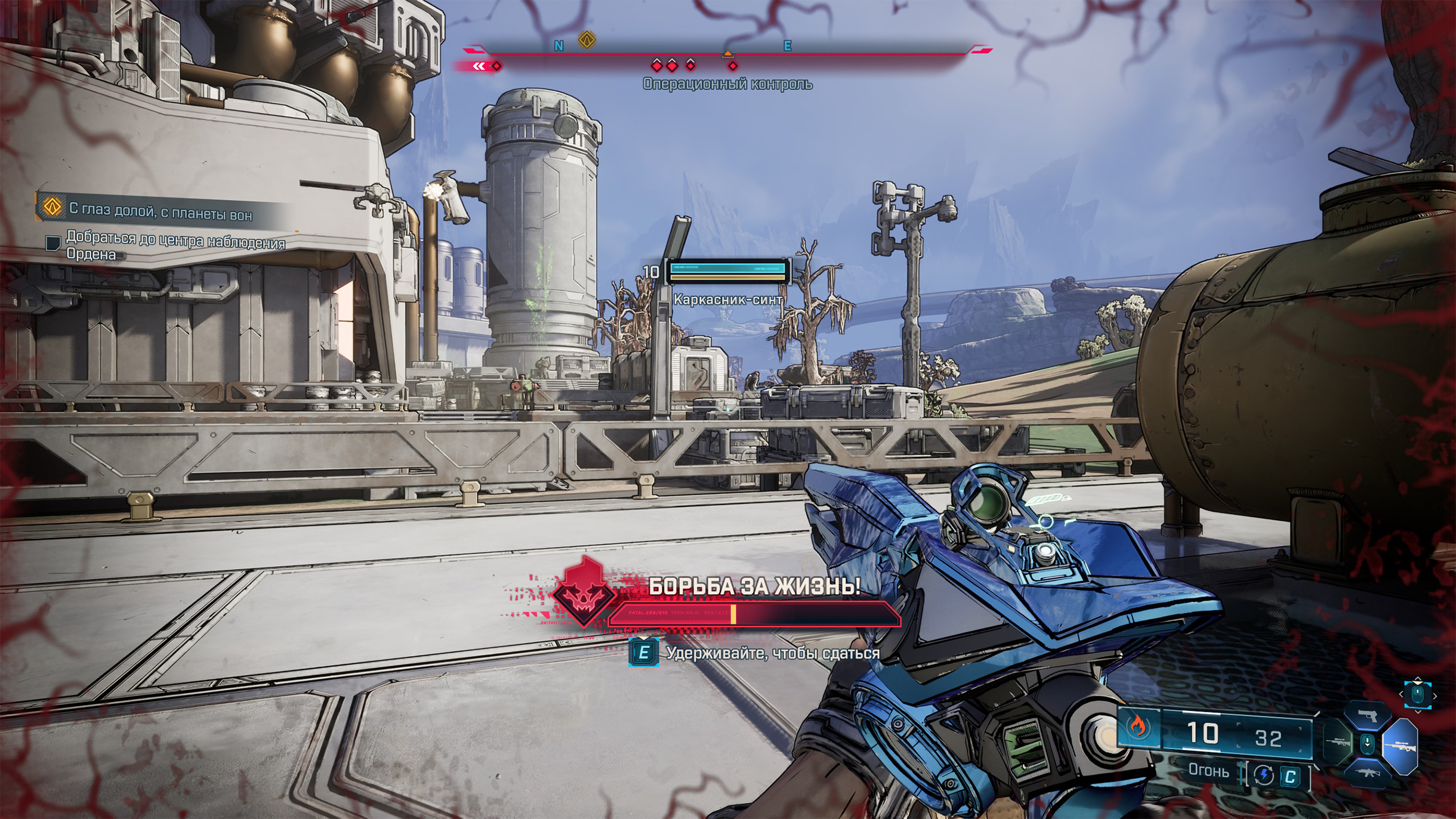Click the red double-arrow indicator on the compass

[479, 66]
